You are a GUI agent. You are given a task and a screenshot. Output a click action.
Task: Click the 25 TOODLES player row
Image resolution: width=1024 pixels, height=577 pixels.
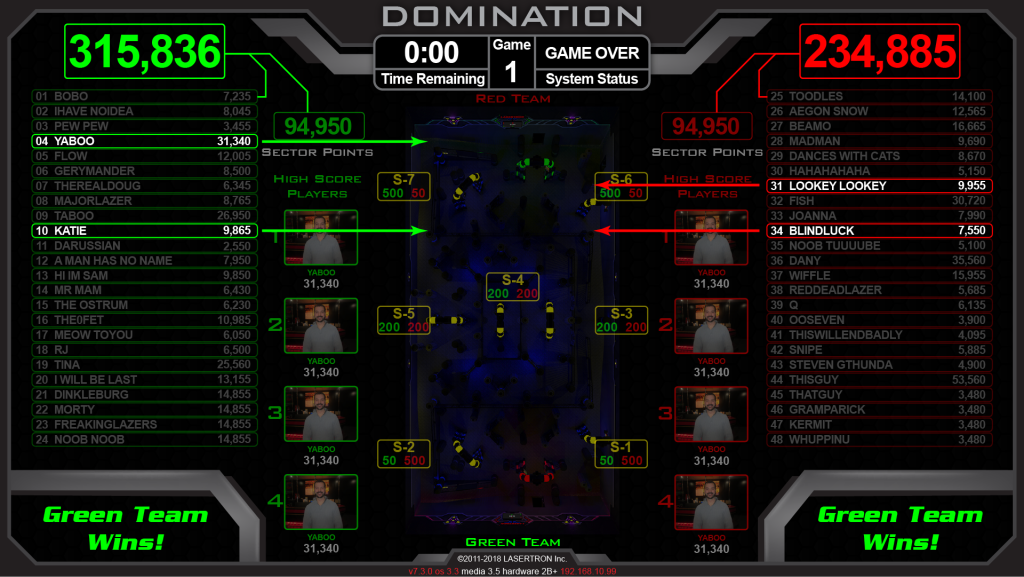[878, 96]
